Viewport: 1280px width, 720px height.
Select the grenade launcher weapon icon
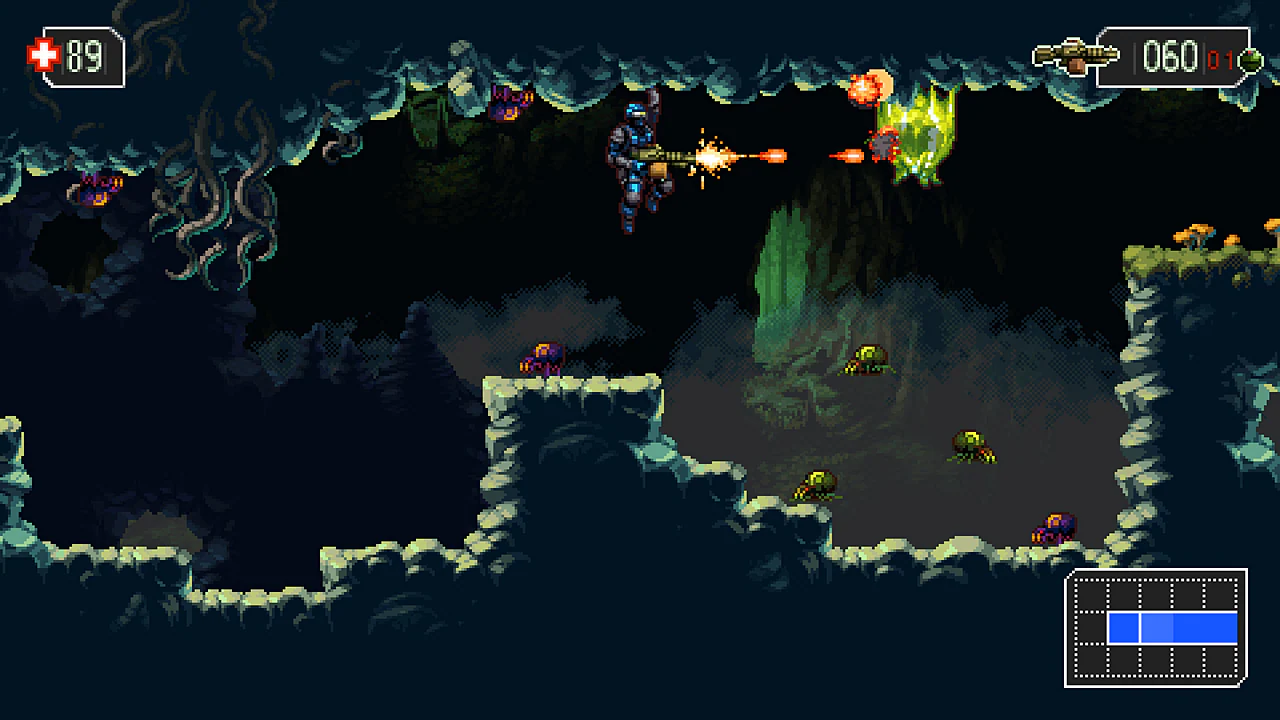(1075, 53)
